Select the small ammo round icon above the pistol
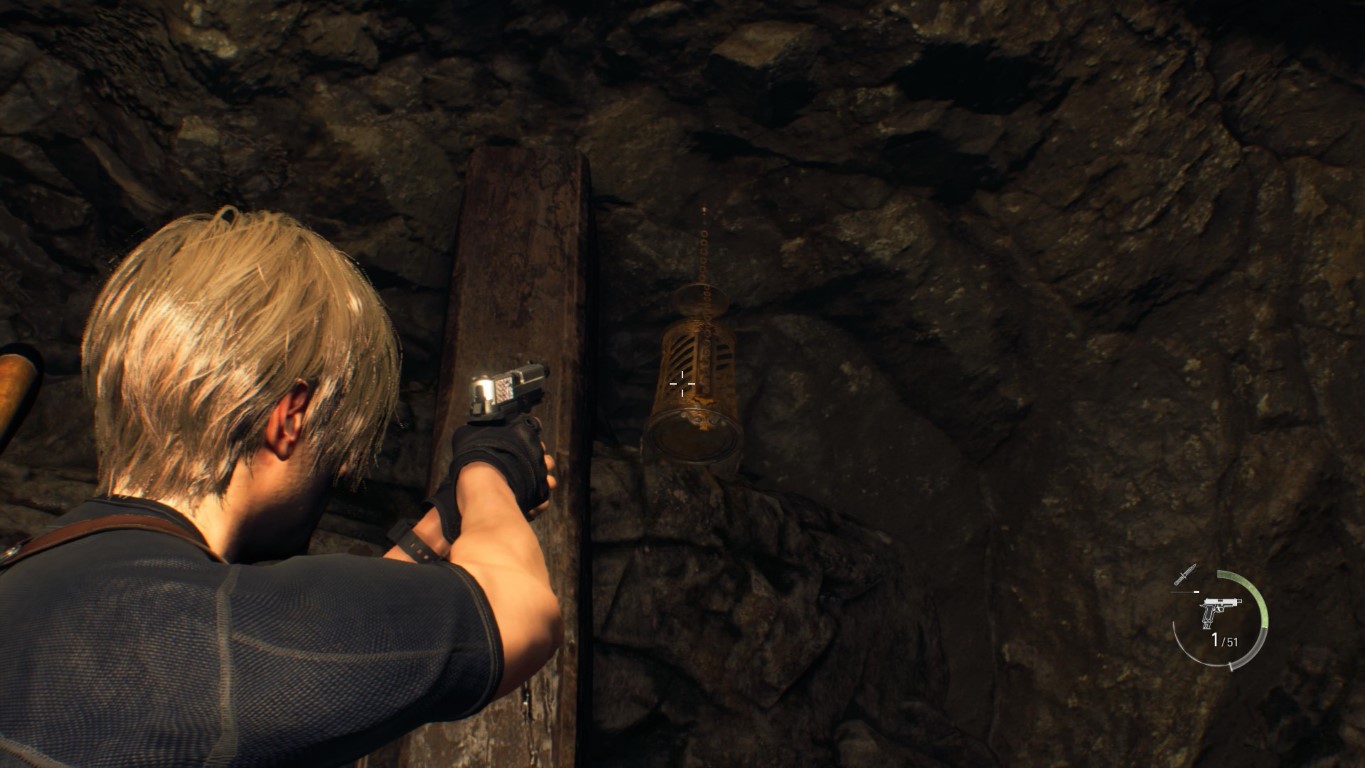The width and height of the screenshot is (1365, 768). pyautogui.click(x=1196, y=591)
